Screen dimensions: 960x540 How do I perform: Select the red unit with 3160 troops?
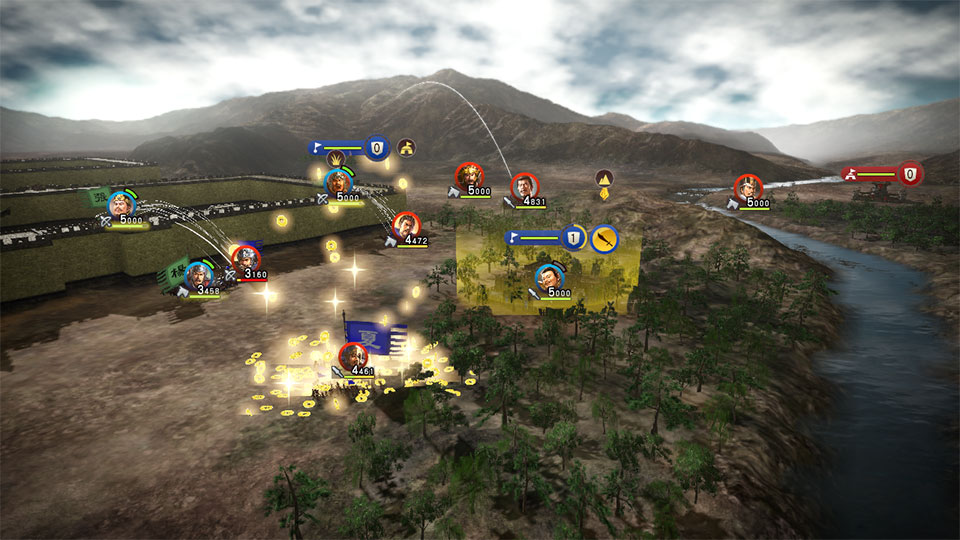click(246, 258)
